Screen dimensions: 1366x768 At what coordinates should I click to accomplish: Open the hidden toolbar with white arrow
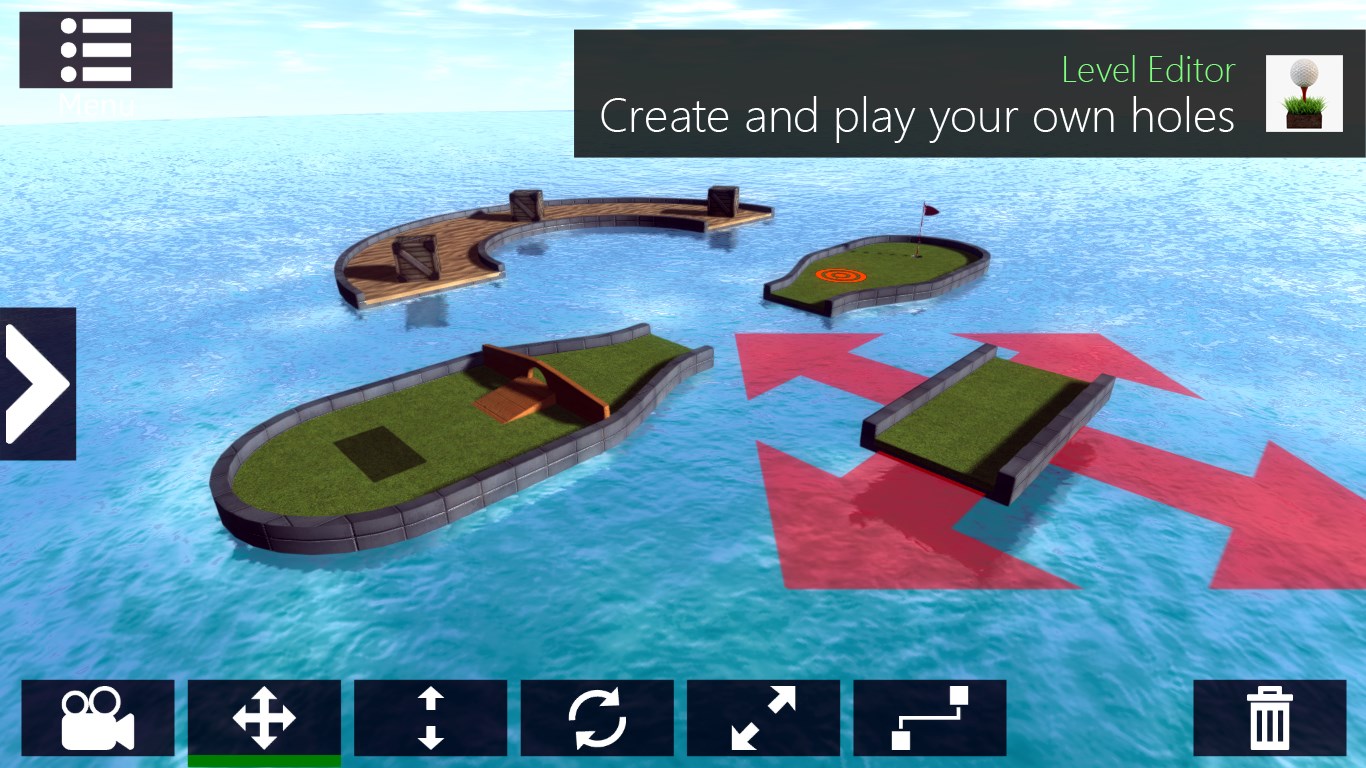[x=37, y=382]
